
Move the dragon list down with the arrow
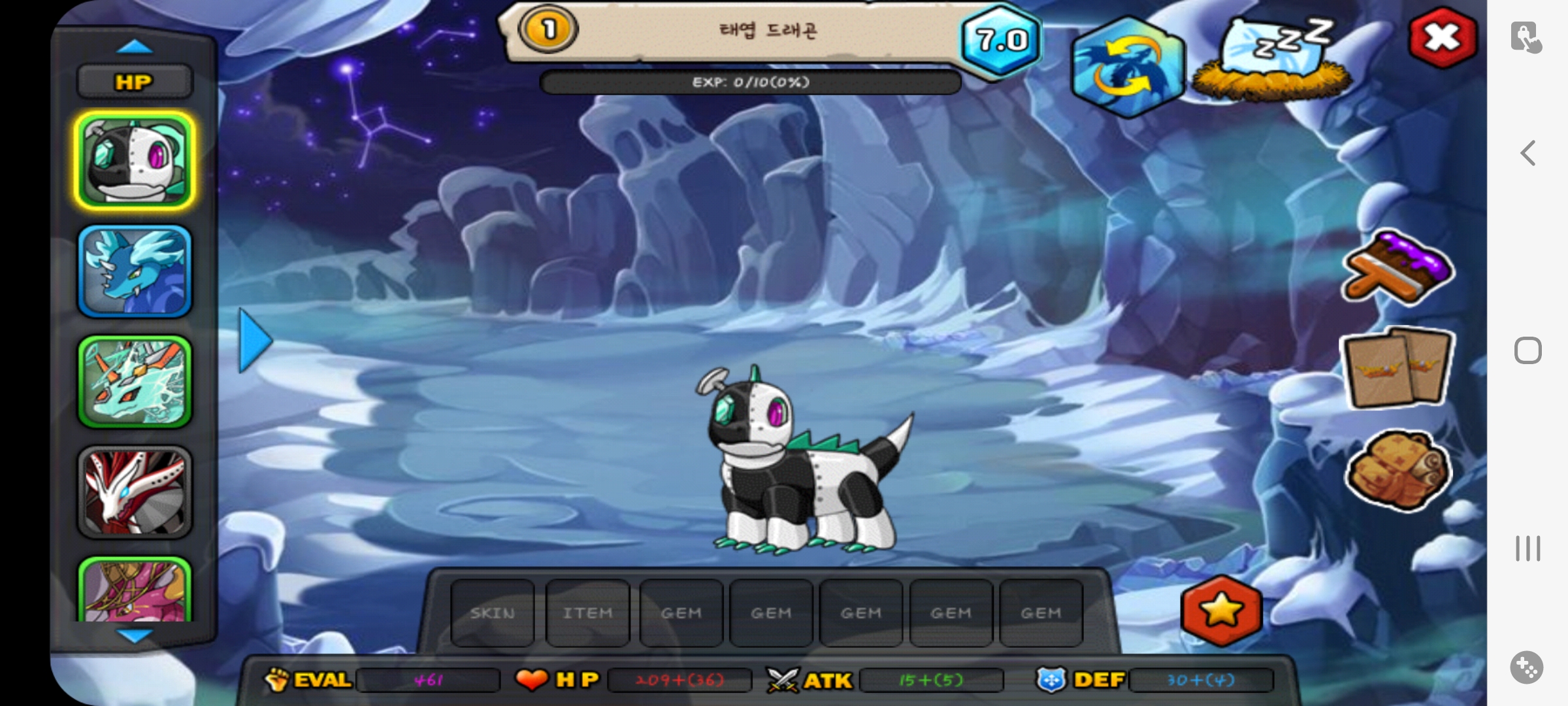[135, 635]
